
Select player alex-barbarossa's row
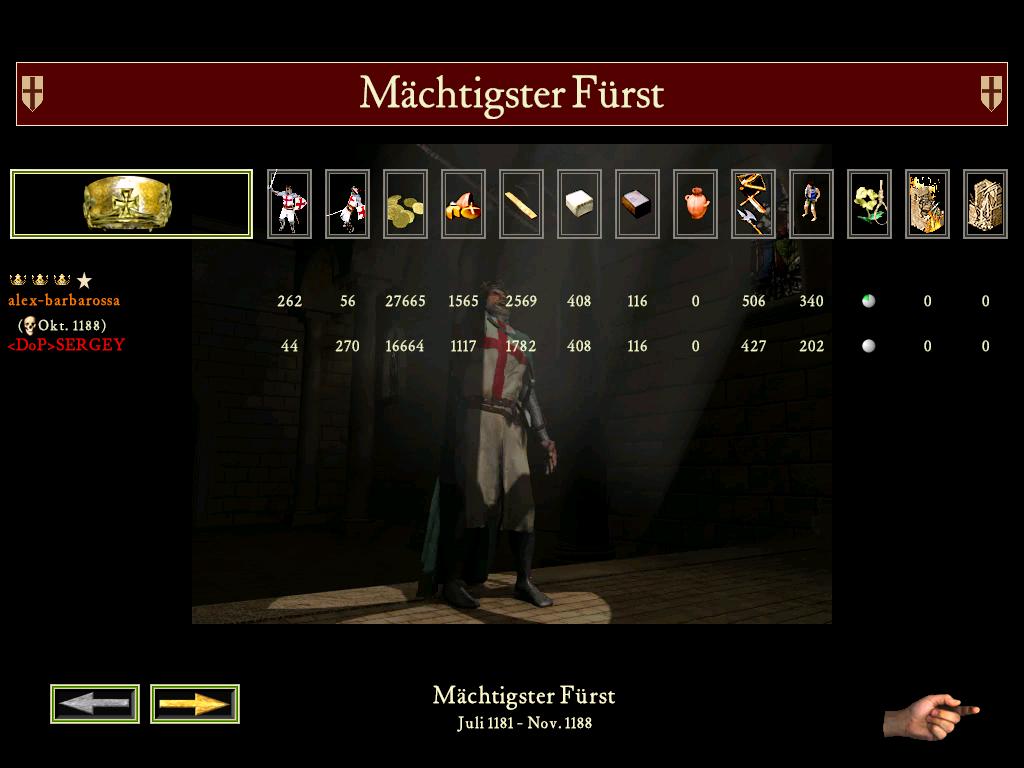(x=64, y=300)
